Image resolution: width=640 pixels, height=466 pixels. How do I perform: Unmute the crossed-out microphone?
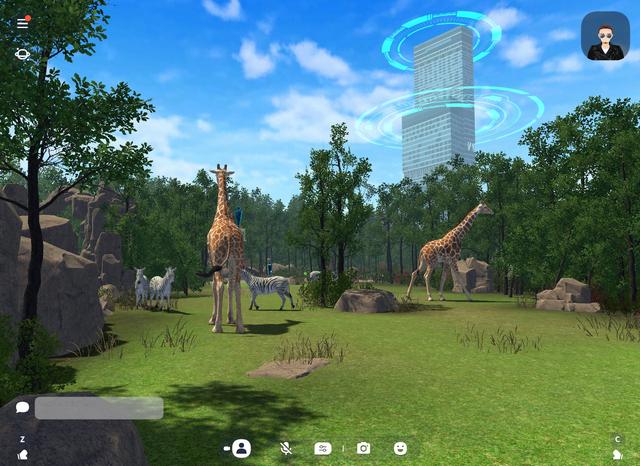(286, 448)
